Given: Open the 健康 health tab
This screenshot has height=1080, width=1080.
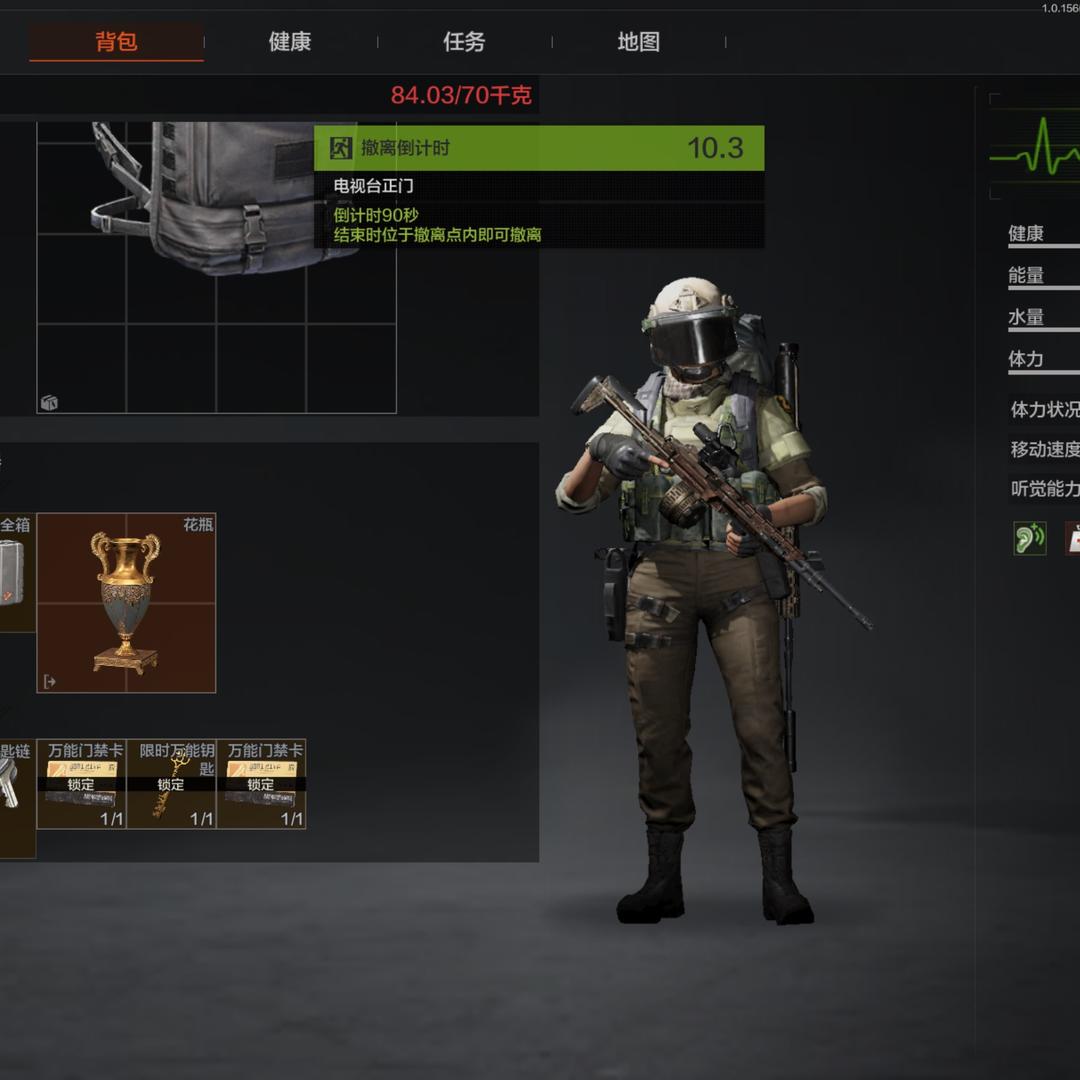Looking at the screenshot, I should point(290,42).
